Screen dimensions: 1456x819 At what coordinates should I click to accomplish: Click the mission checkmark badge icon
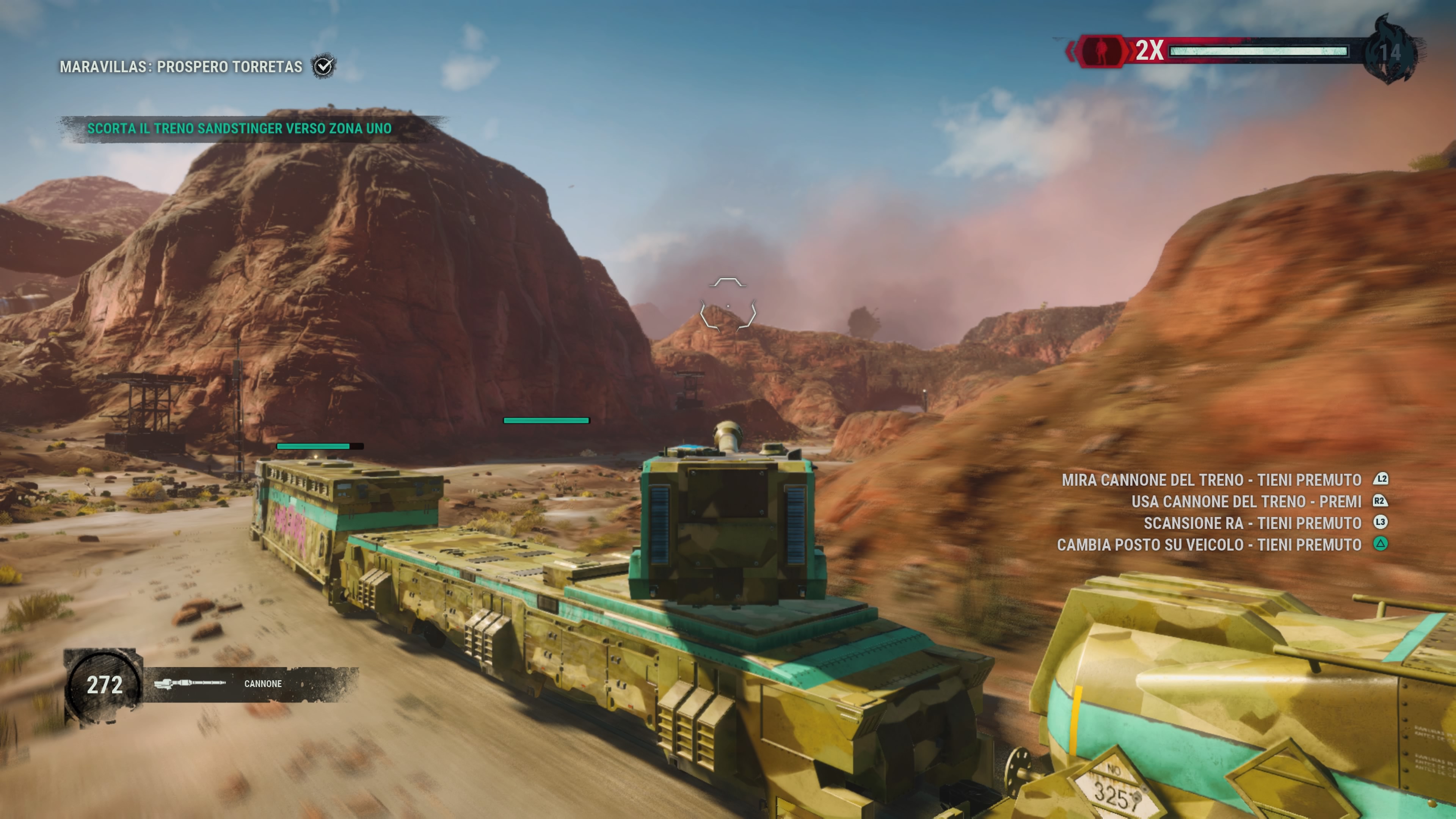point(324,67)
